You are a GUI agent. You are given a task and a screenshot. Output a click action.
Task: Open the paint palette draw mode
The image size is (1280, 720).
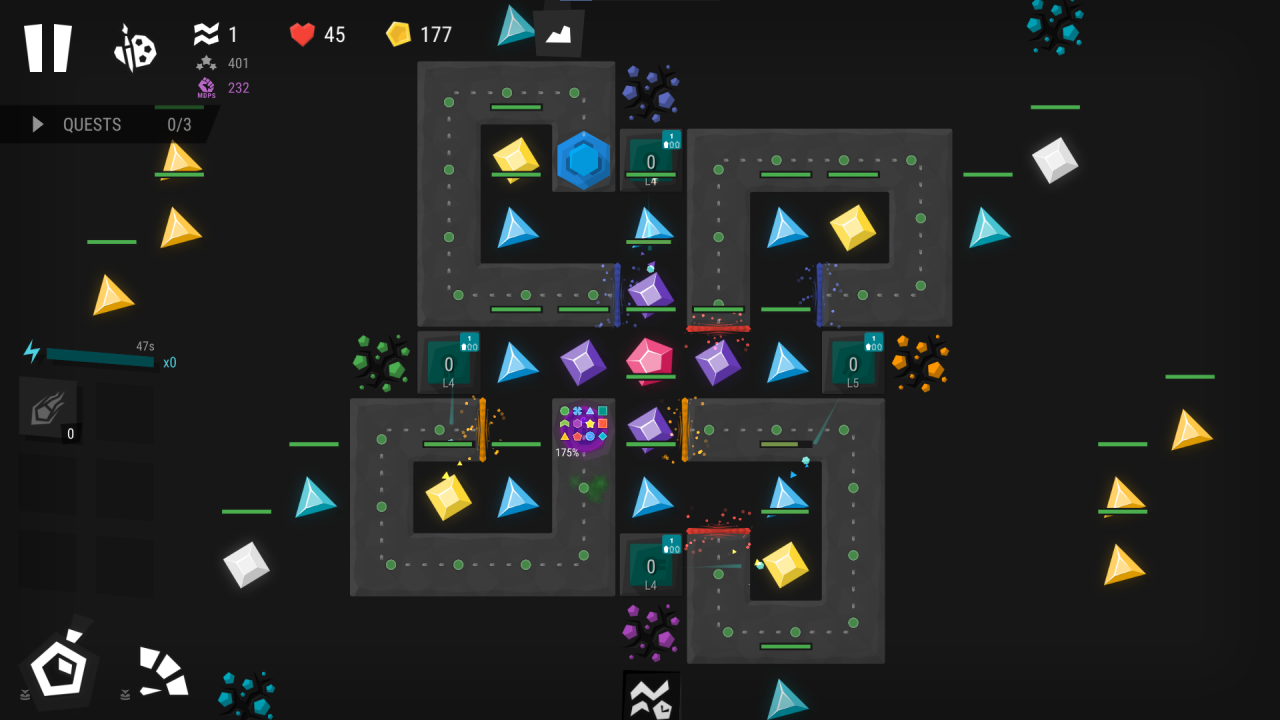coord(135,48)
